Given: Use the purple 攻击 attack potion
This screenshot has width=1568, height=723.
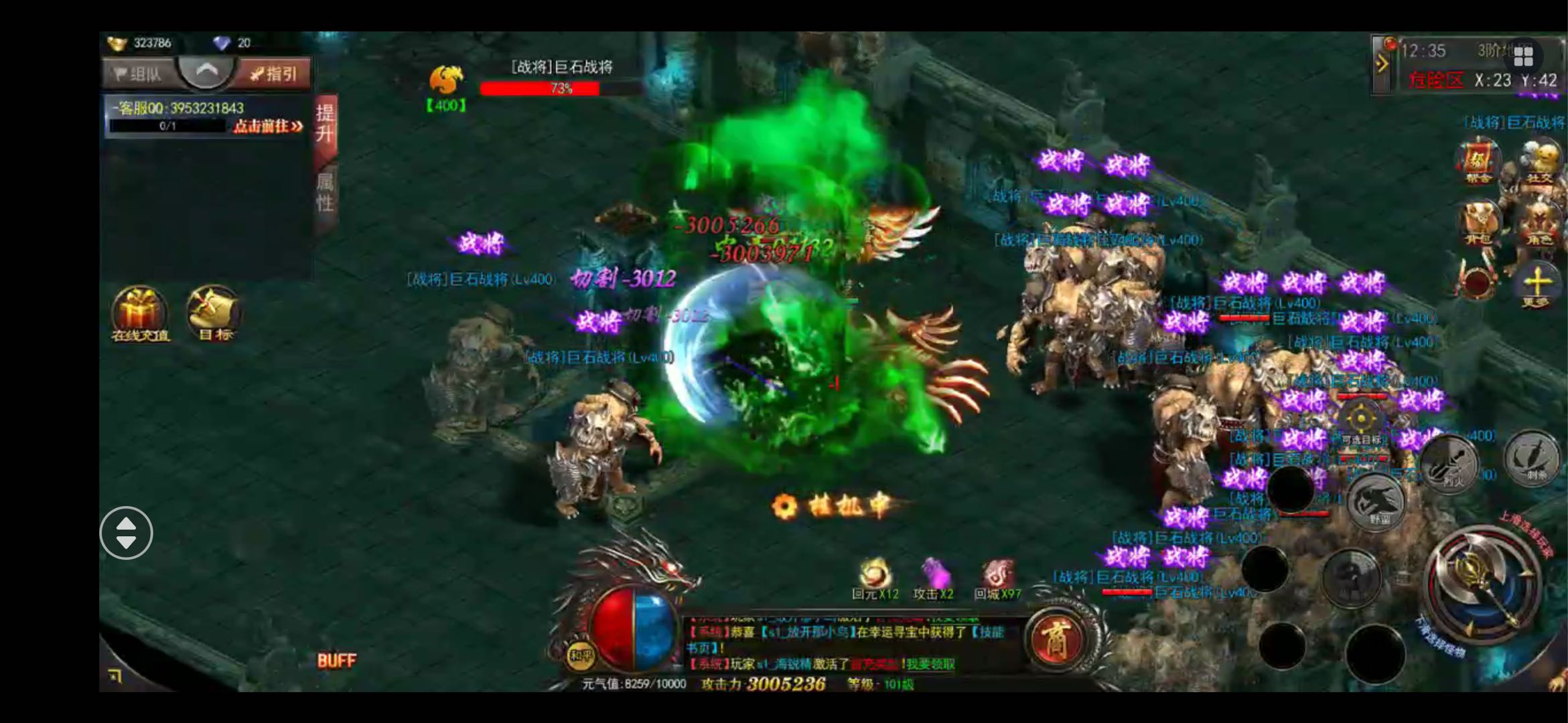Looking at the screenshot, I should [x=934, y=578].
